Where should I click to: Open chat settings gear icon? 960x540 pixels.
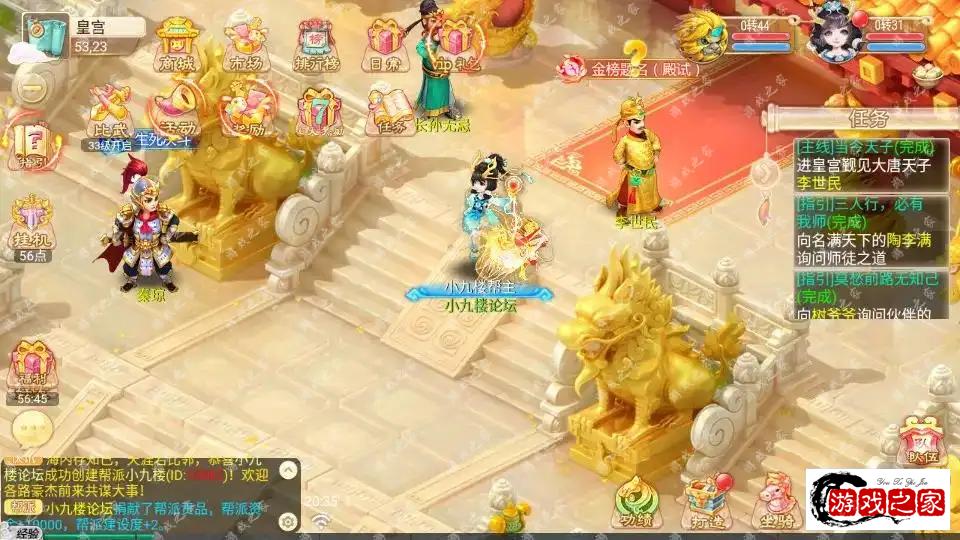(288, 521)
